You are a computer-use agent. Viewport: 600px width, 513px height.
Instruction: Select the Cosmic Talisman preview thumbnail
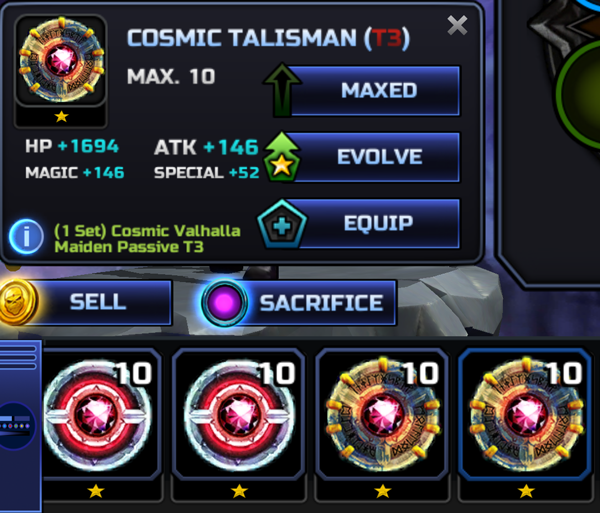pyautogui.click(x=61, y=63)
